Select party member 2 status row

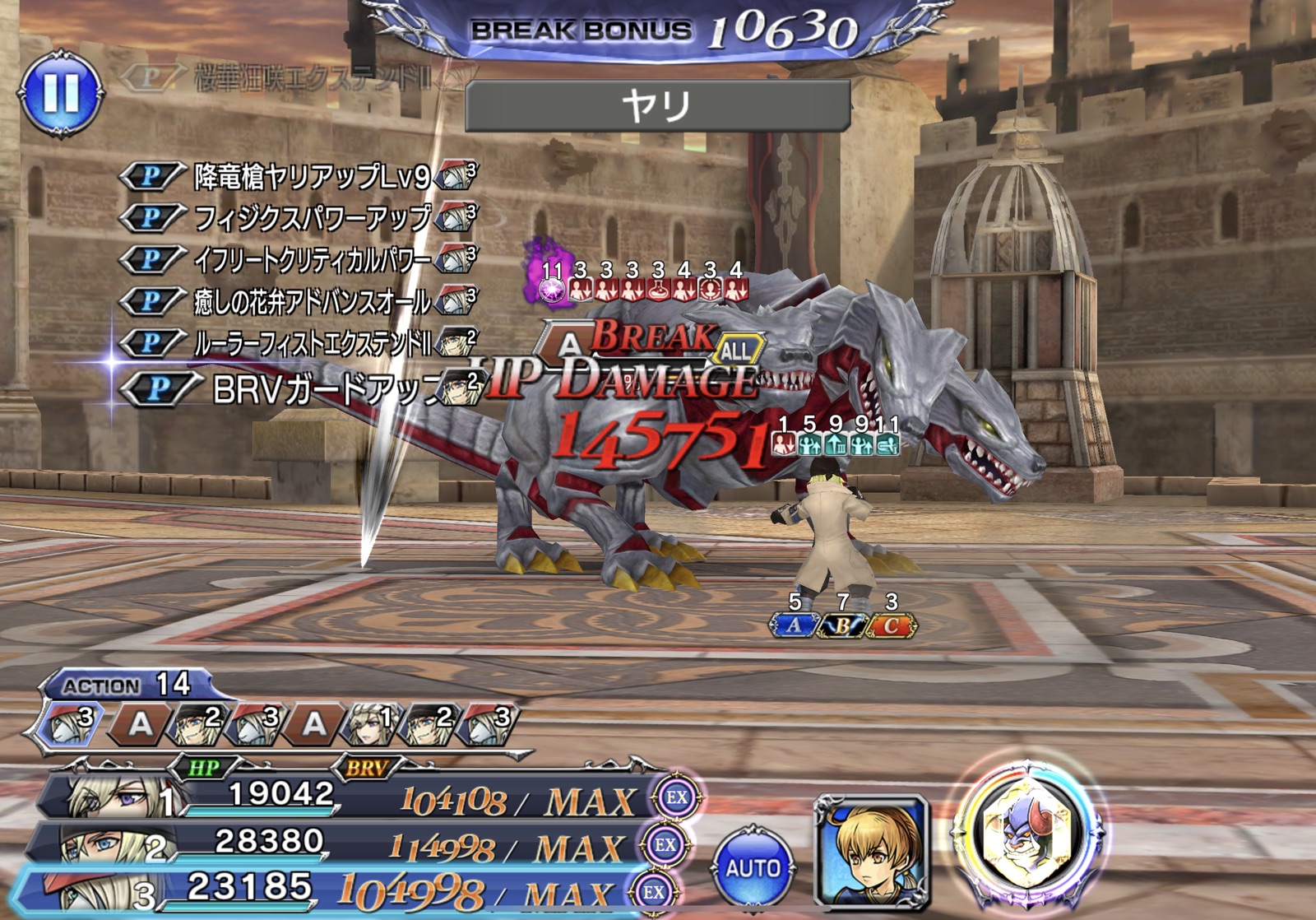(337, 843)
